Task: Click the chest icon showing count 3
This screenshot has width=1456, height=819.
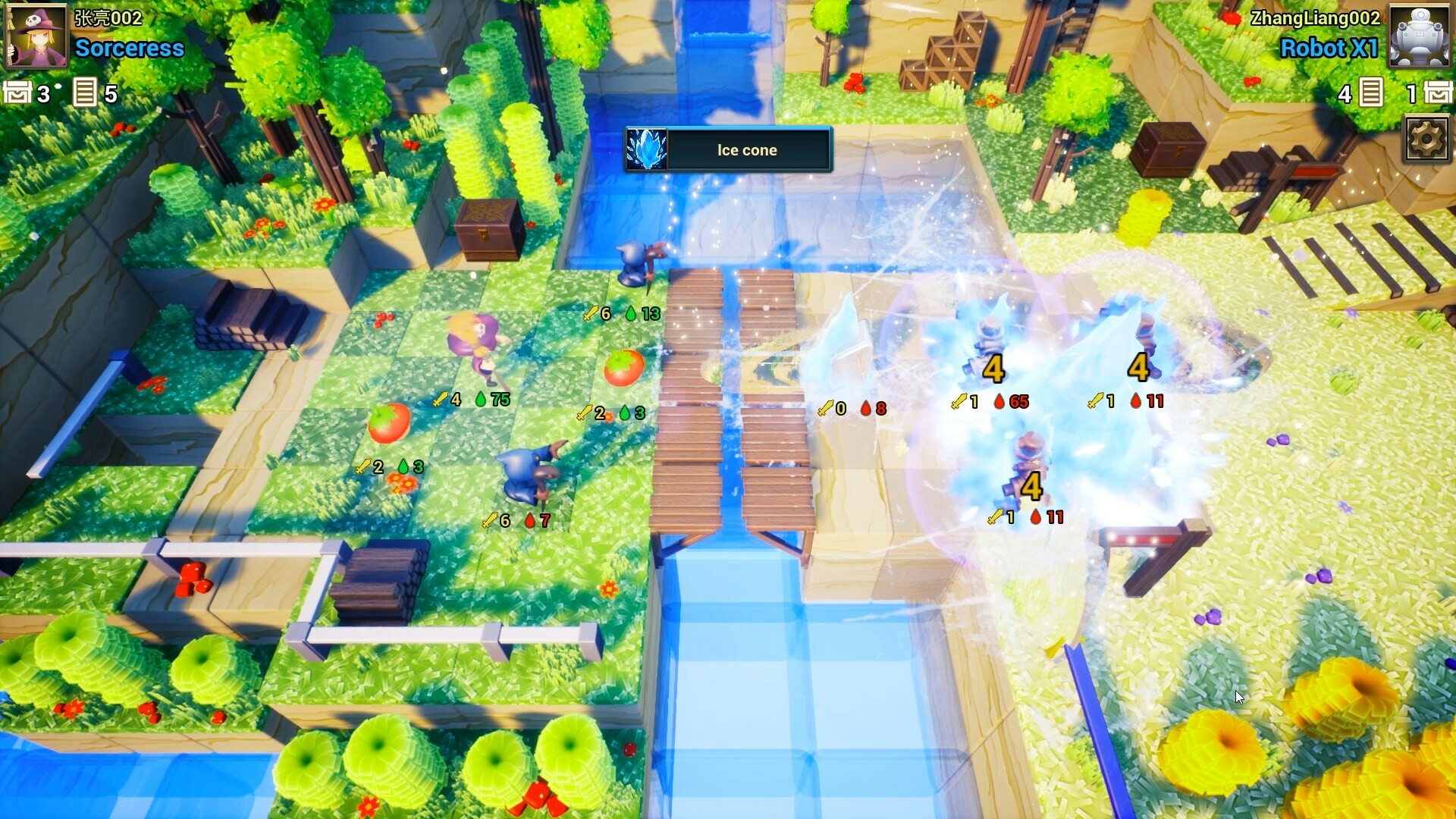Action: pyautogui.click(x=17, y=94)
